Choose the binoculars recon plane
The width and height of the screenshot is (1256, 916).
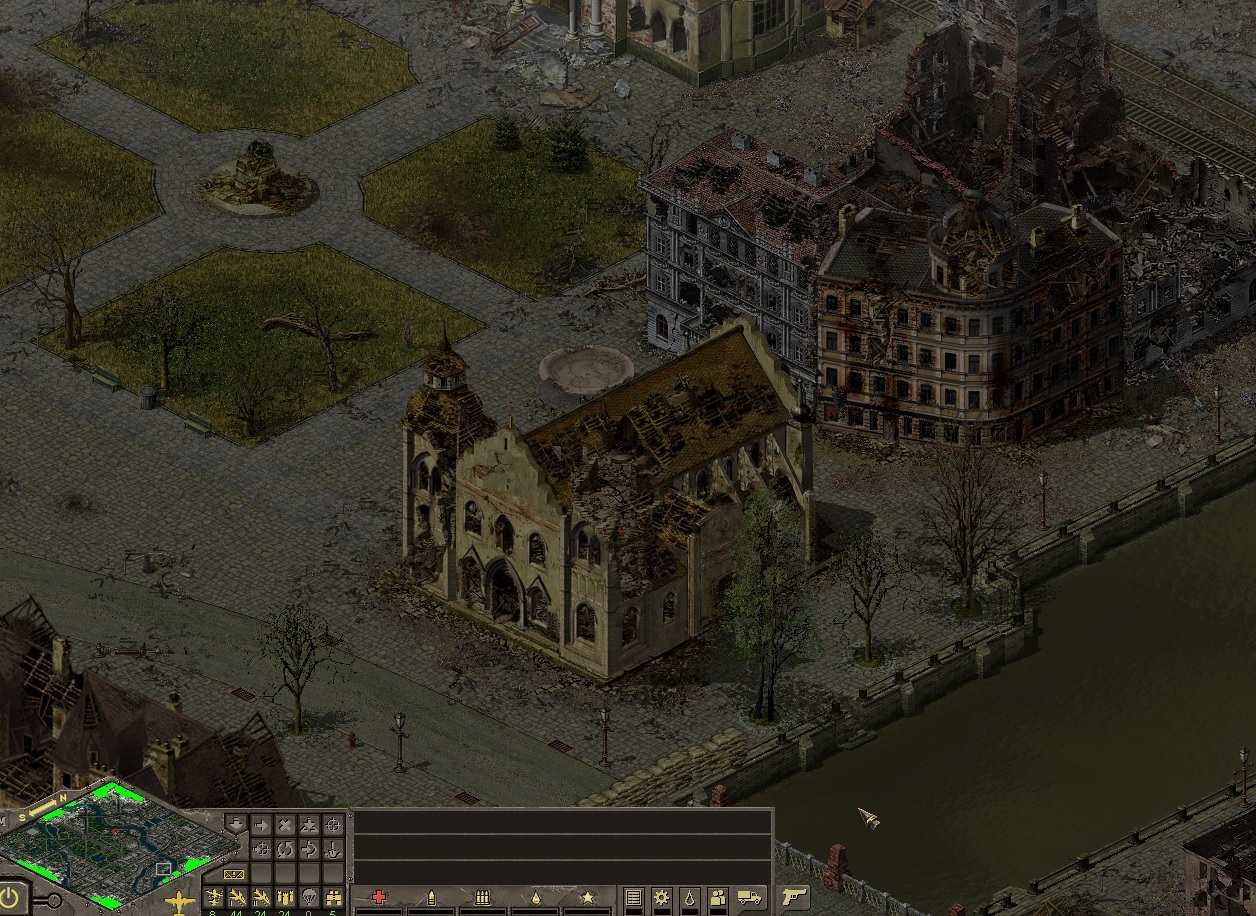(x=334, y=896)
